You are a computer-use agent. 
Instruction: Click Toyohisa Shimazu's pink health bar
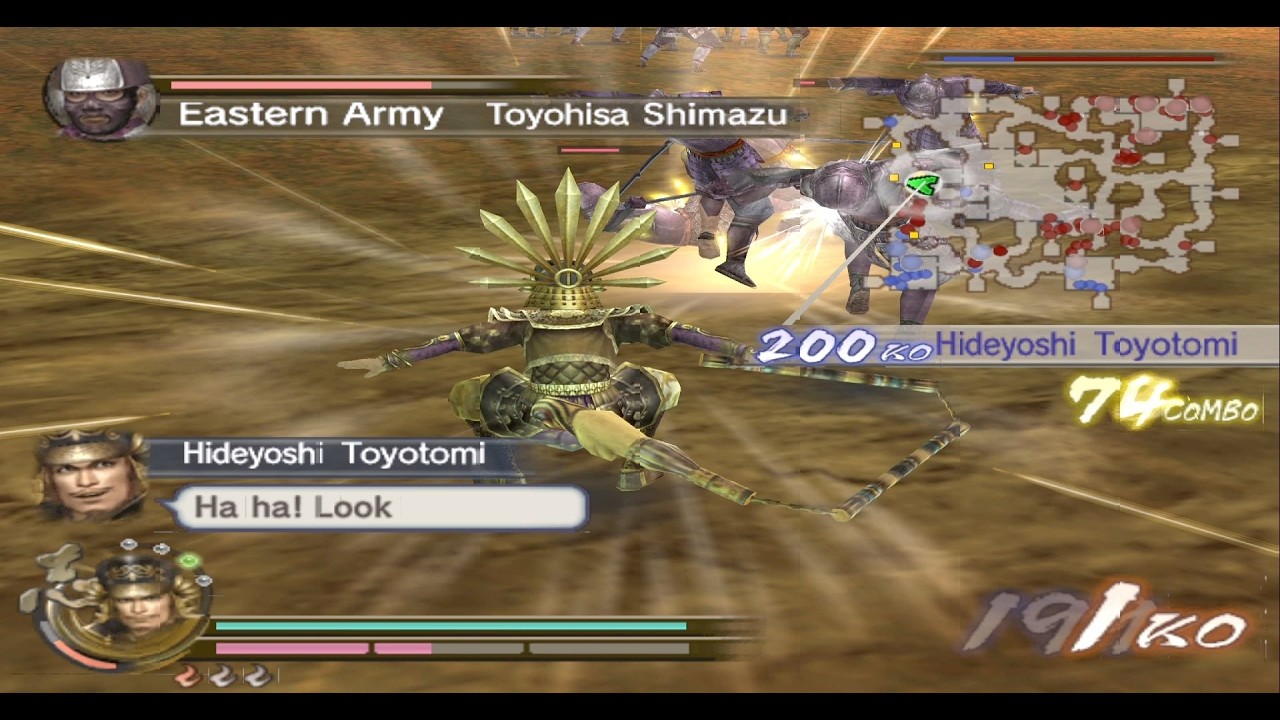[300, 86]
